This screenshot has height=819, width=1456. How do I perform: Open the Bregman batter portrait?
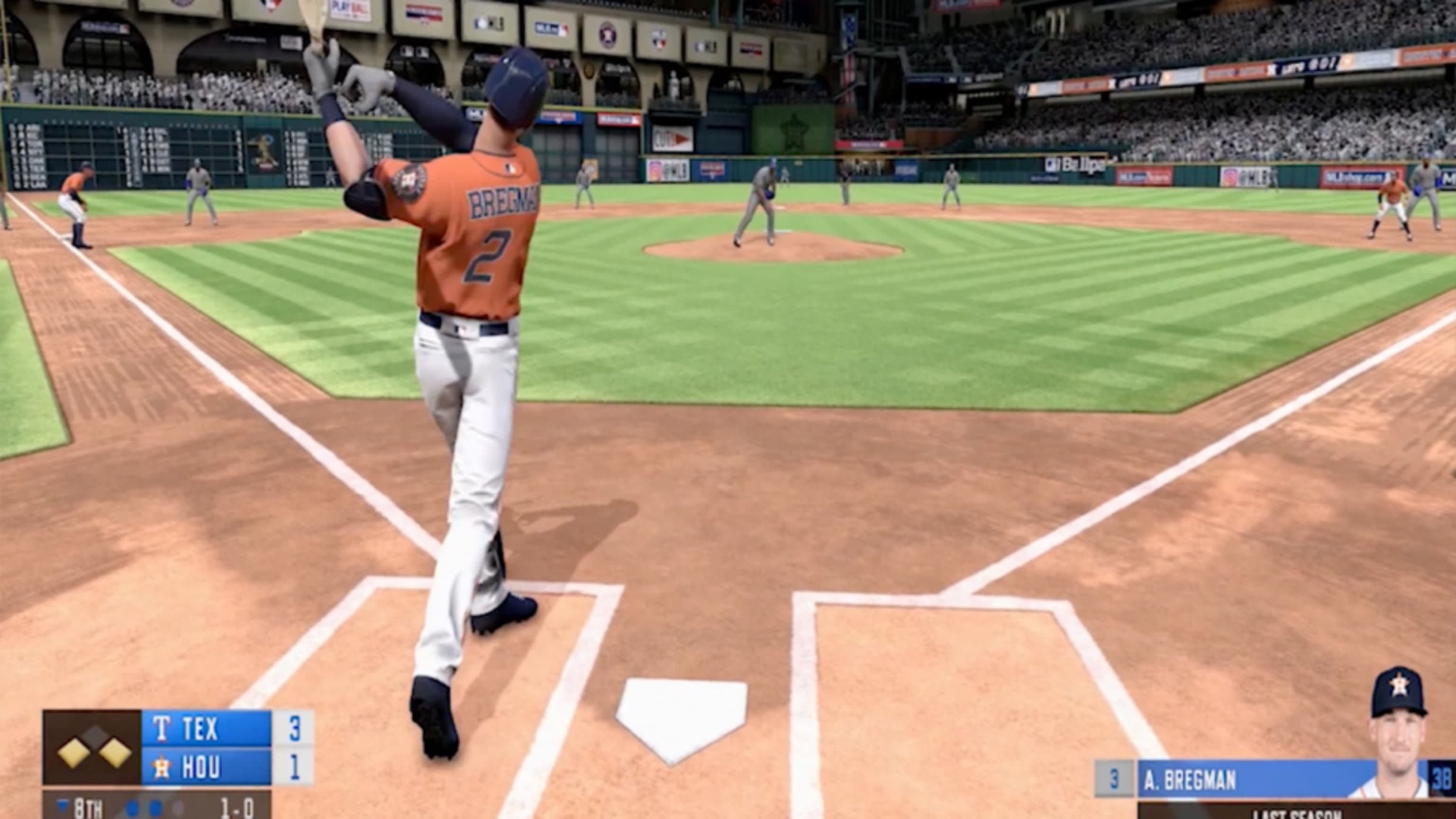[1397, 735]
